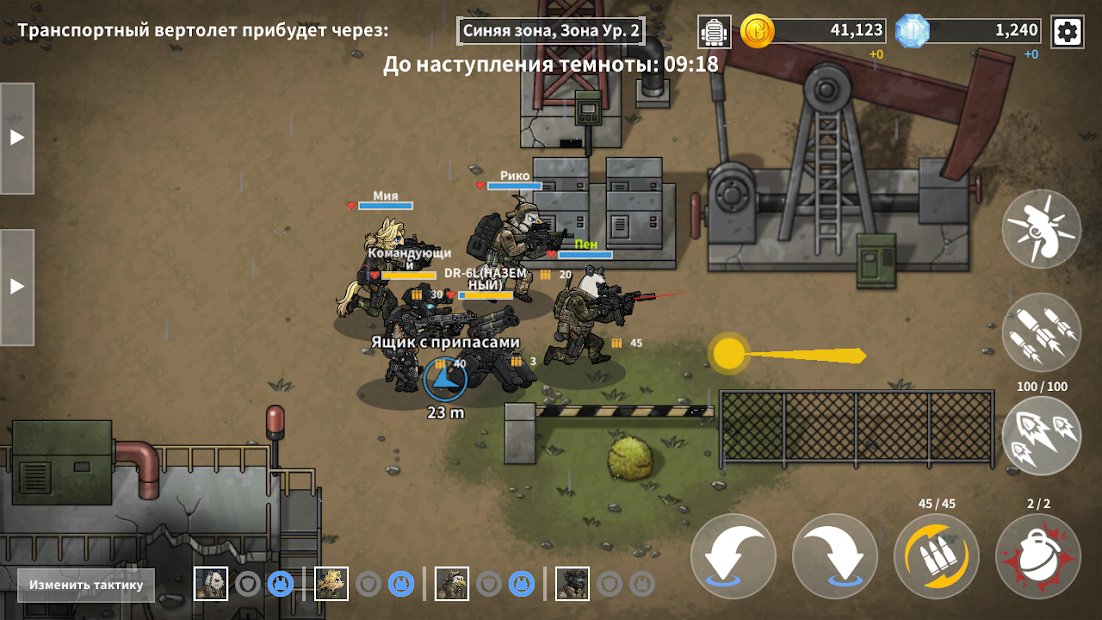Select the white panda squad portrait
1102x620 pixels.
coord(210,583)
